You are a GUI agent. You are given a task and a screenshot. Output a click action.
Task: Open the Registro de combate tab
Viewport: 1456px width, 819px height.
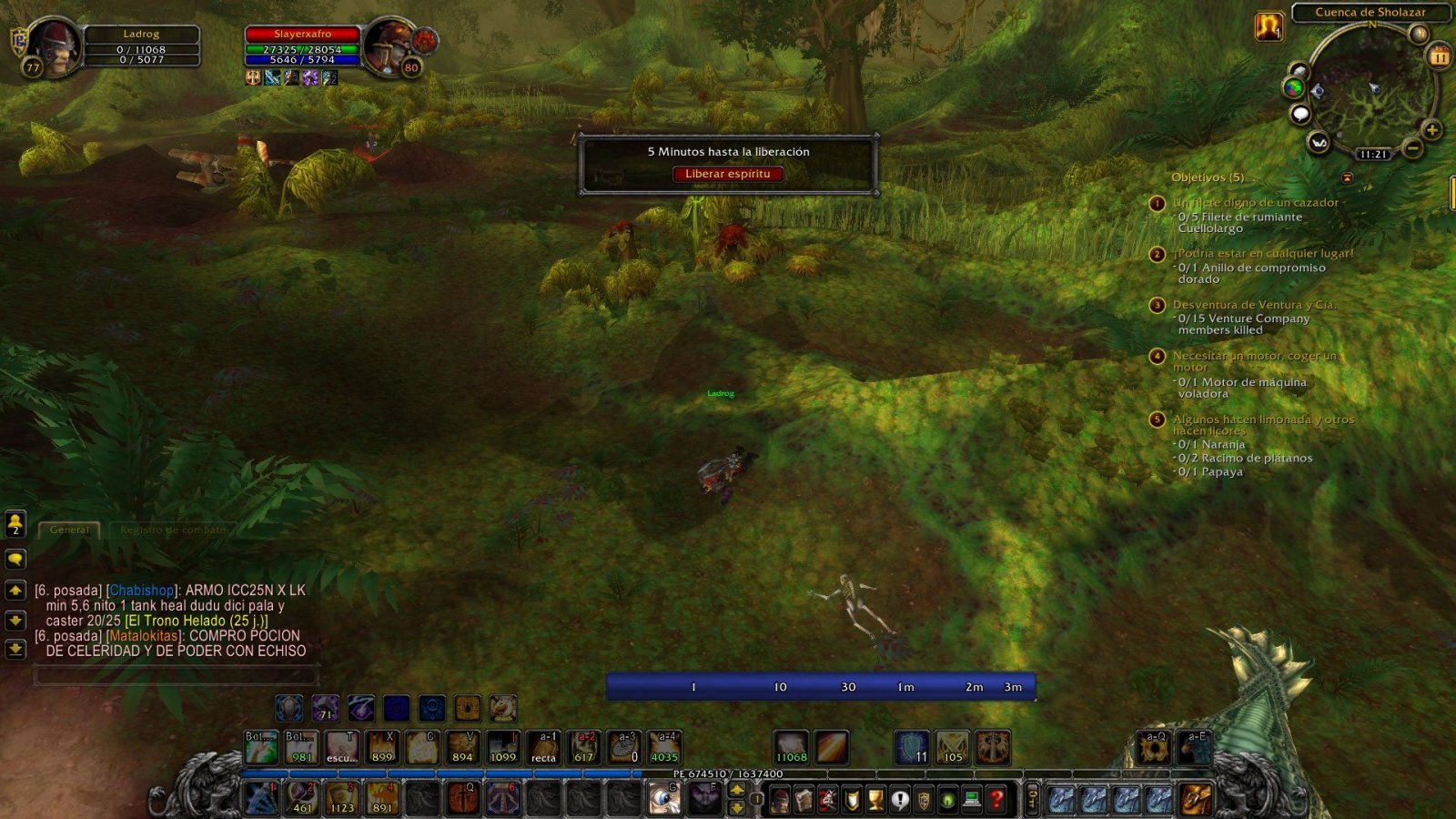(172, 530)
